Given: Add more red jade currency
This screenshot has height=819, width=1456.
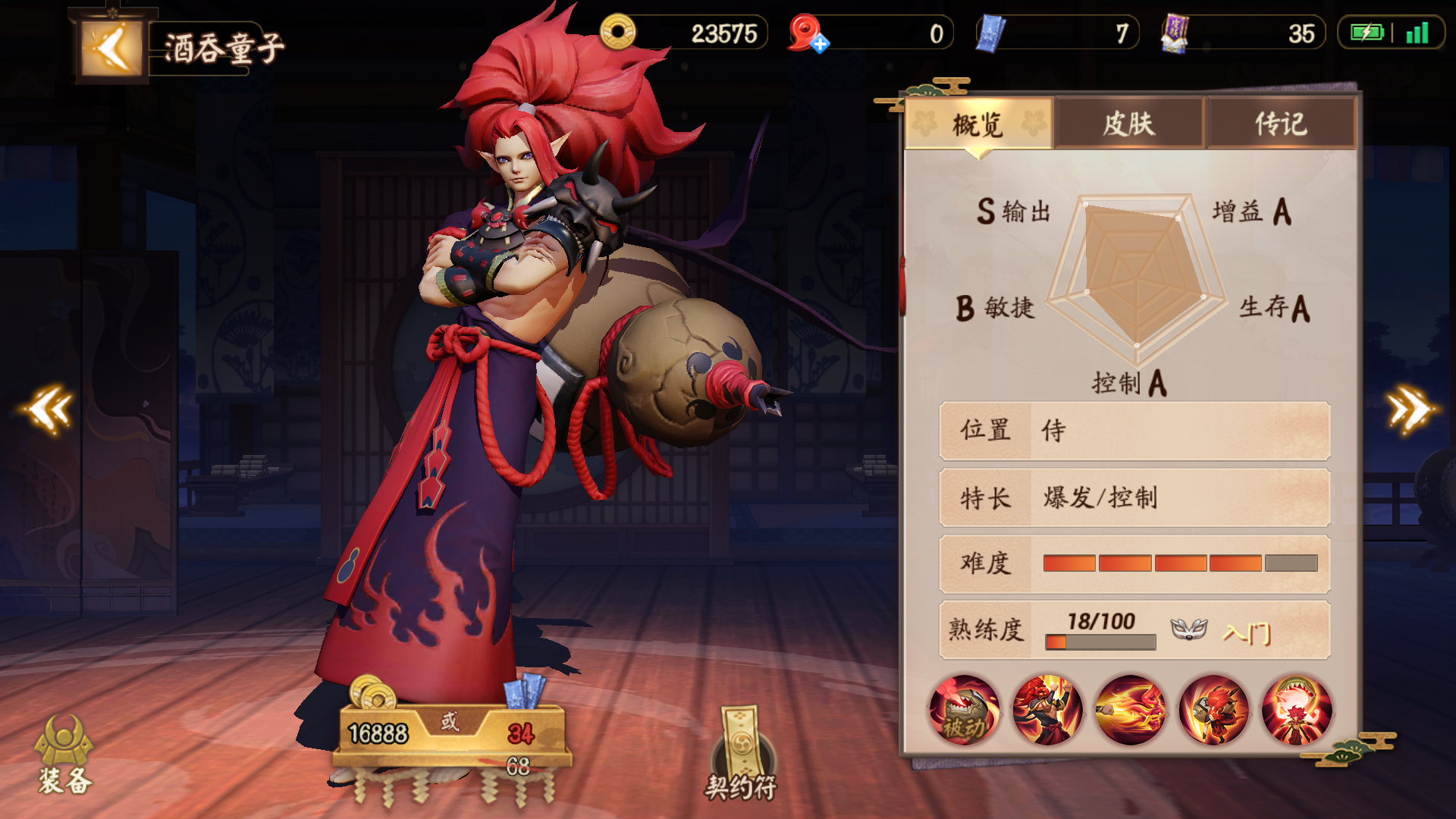Looking at the screenshot, I should pyautogui.click(x=820, y=45).
